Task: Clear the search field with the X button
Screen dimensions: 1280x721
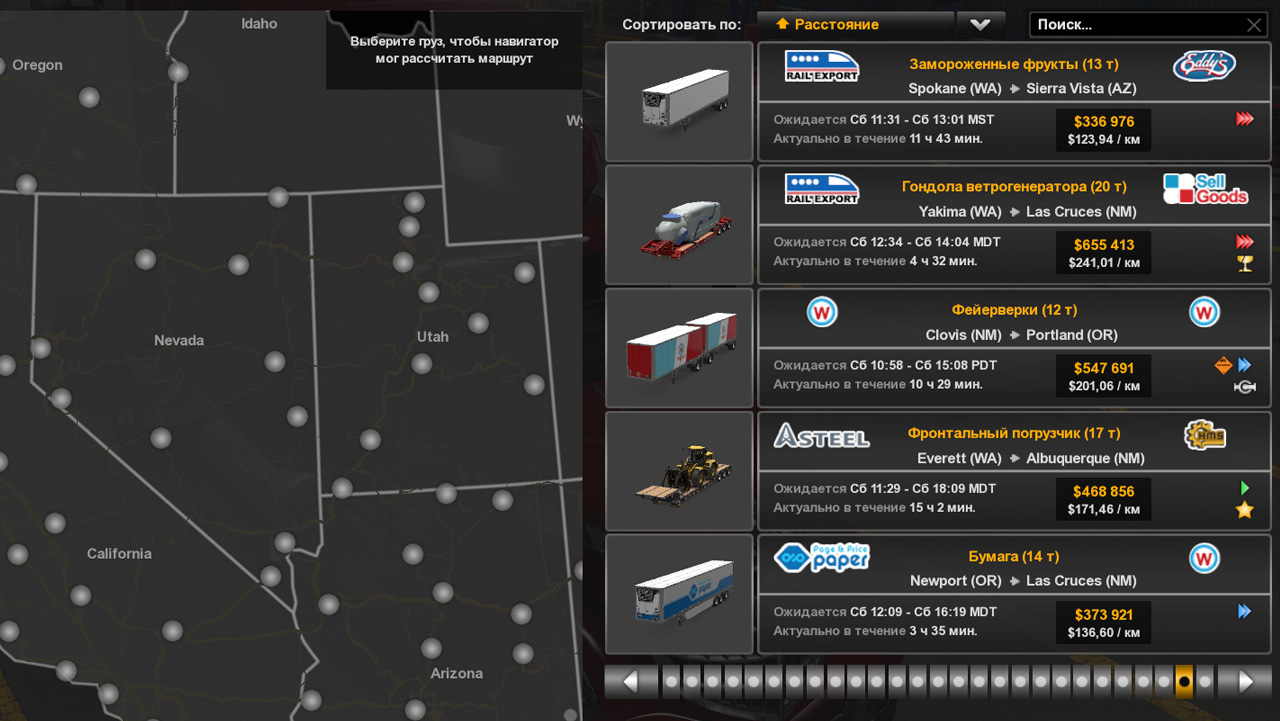Action: [1254, 24]
